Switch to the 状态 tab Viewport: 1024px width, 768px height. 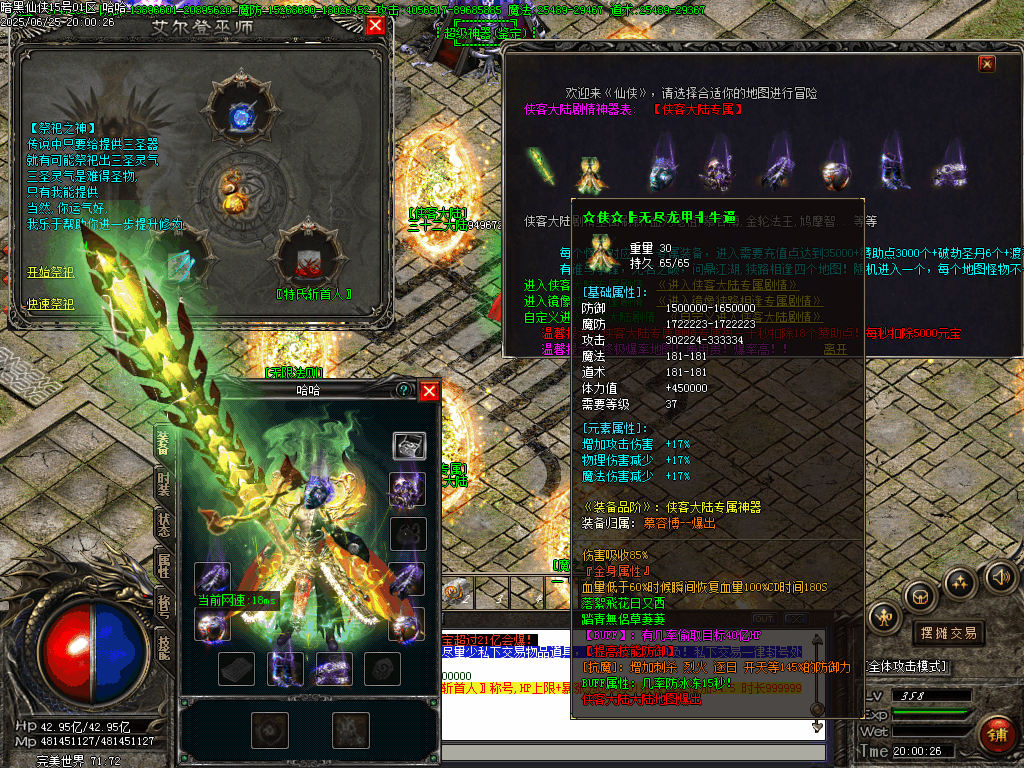164,524
